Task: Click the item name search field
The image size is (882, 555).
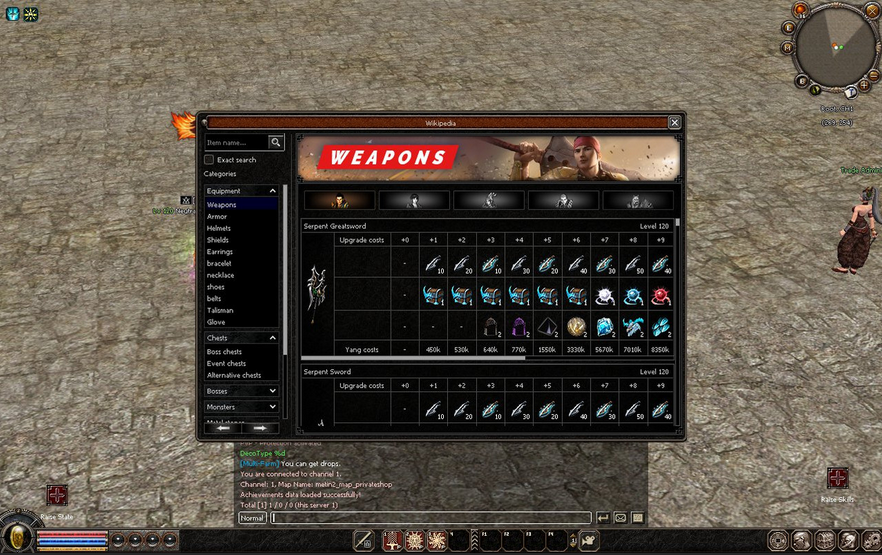Action: (x=236, y=143)
